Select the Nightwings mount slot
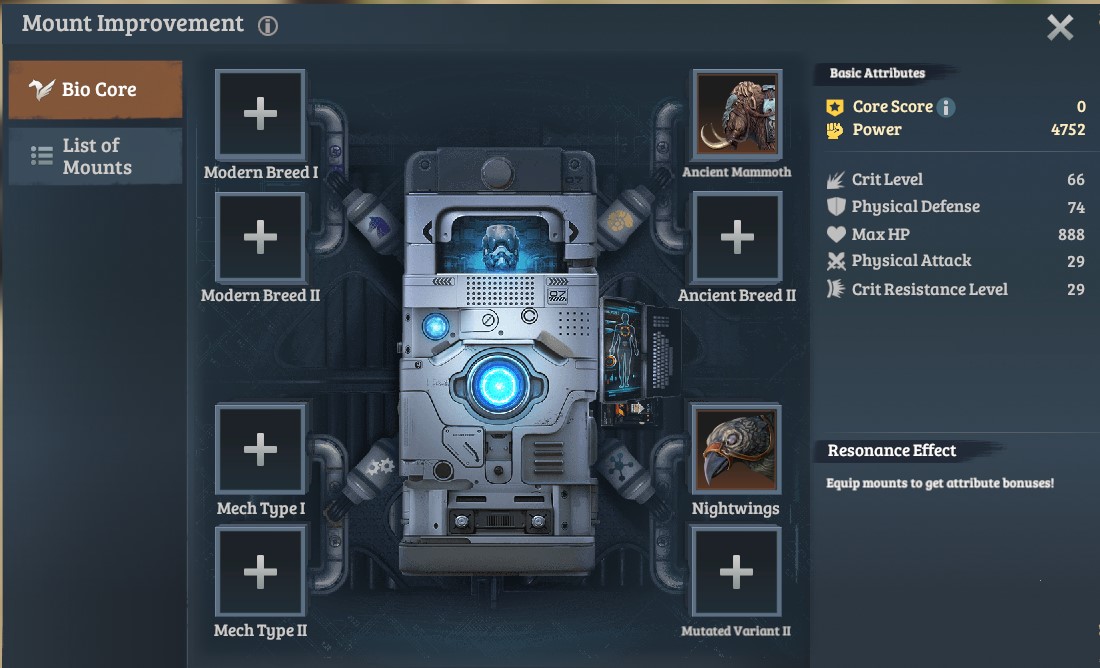The width and height of the screenshot is (1100, 668). click(x=736, y=450)
